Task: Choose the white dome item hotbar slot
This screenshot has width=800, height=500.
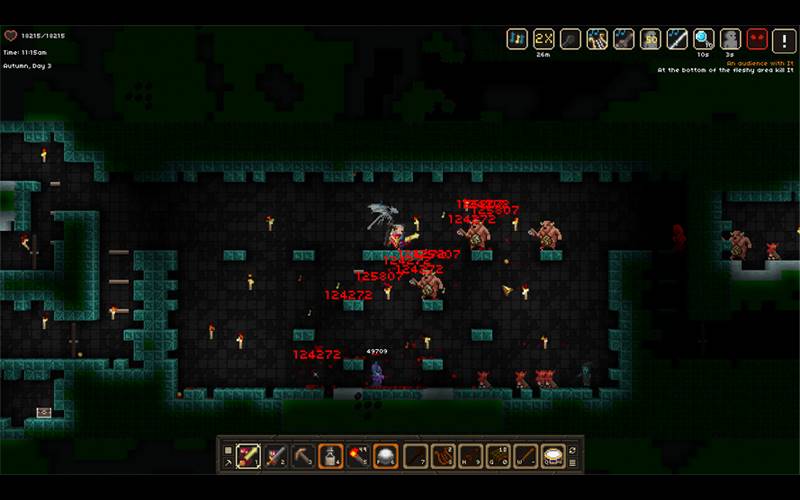Action: (x=386, y=455)
